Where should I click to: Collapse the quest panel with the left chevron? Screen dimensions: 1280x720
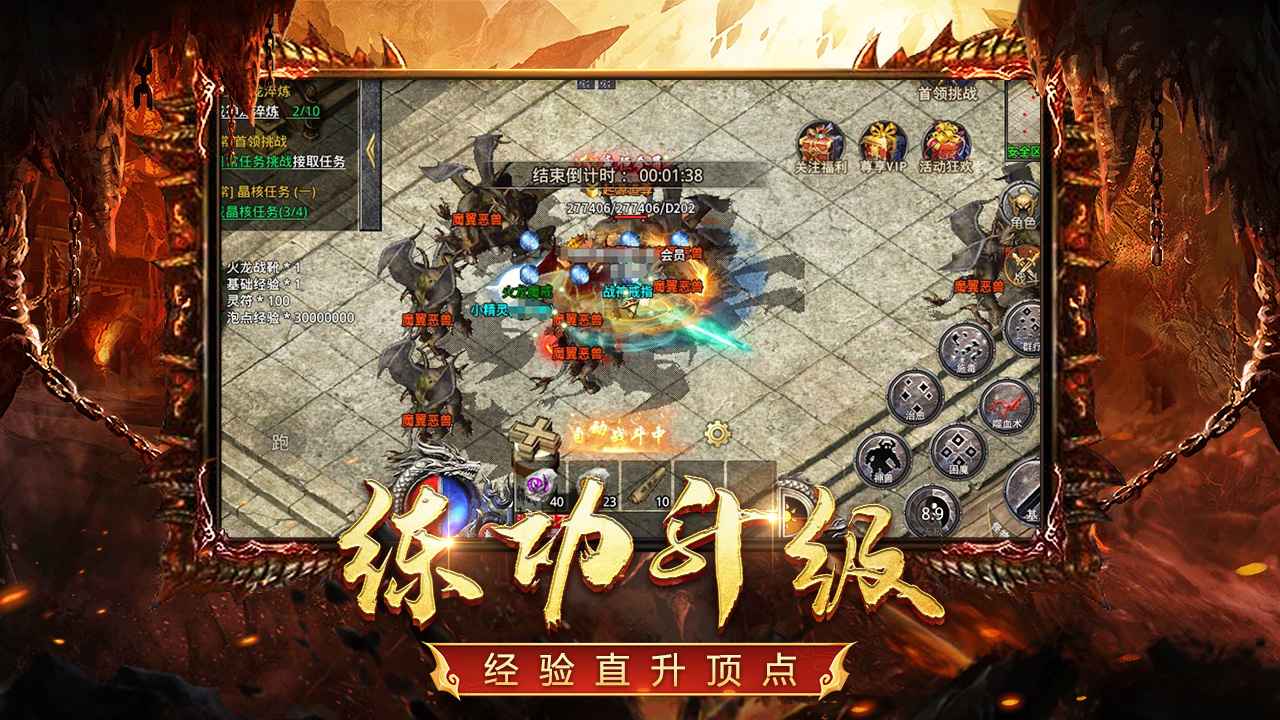371,147
